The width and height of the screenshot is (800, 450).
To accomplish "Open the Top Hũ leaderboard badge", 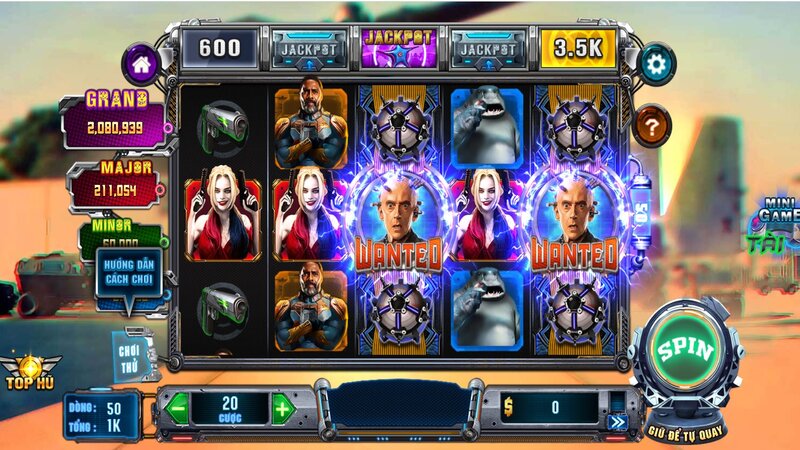I will point(30,371).
